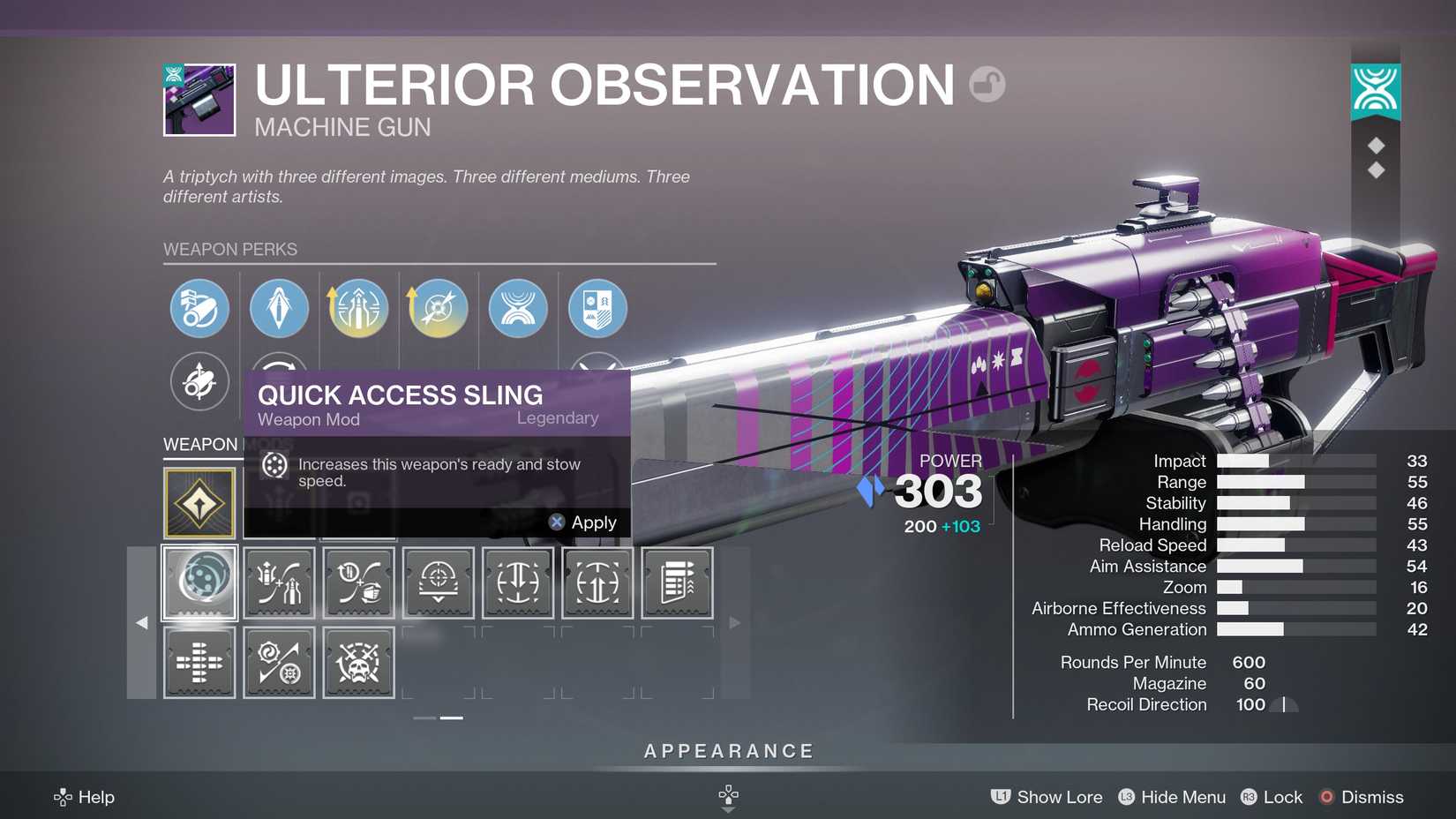Open Help from the bottom bar

[x=85, y=797]
